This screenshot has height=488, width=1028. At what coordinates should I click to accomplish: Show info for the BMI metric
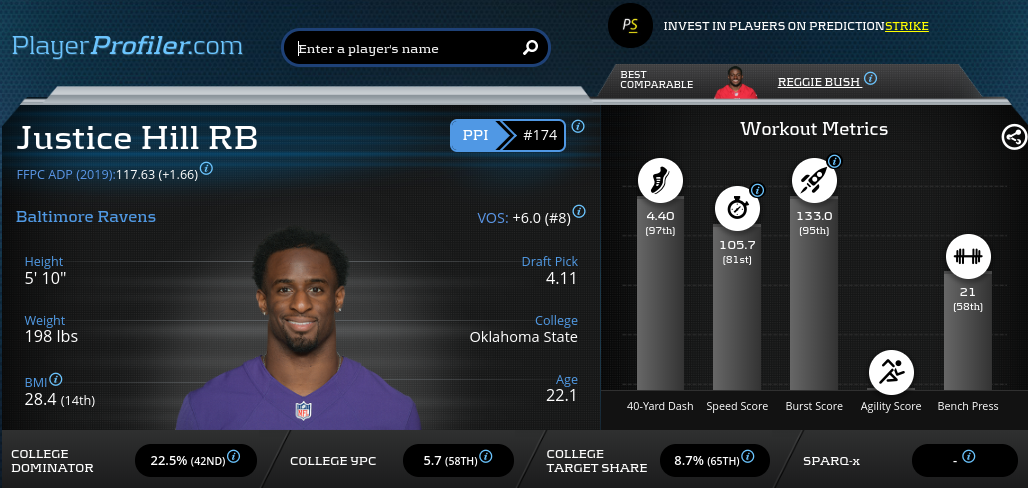click(56, 380)
